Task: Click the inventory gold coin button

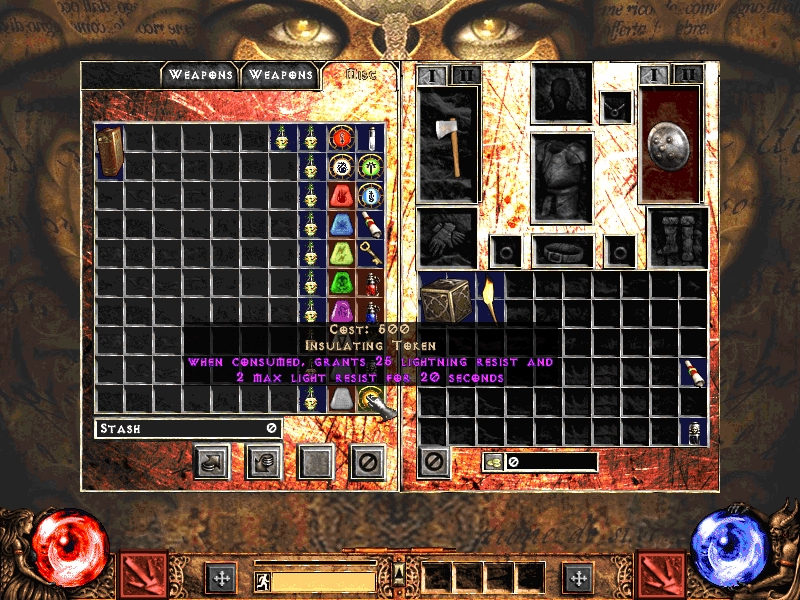Action: pyautogui.click(x=493, y=461)
